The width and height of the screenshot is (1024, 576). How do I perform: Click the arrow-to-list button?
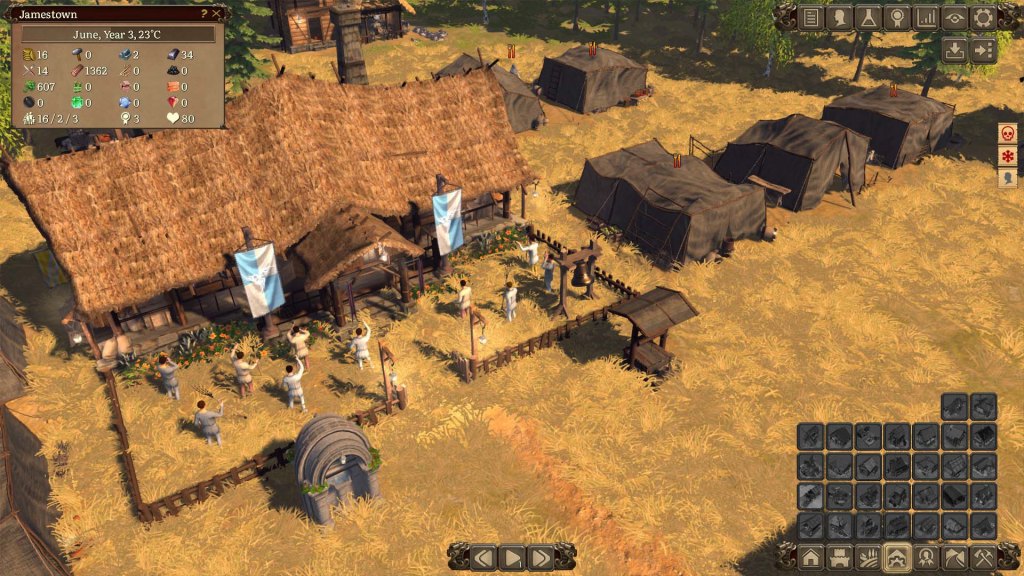tap(983, 49)
